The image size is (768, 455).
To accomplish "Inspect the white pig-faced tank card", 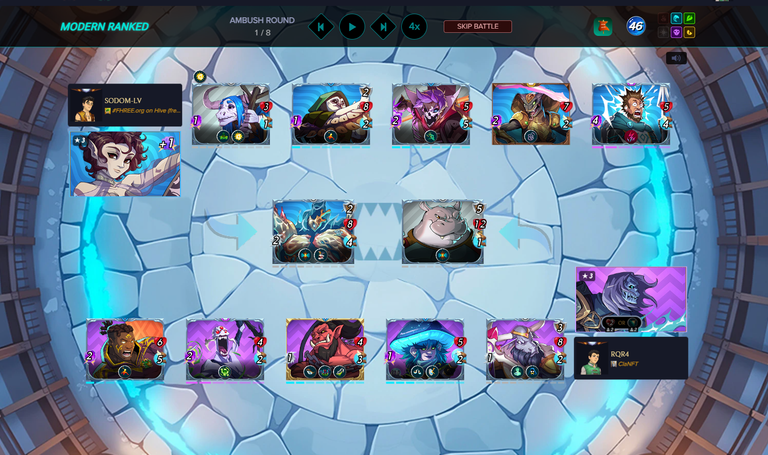I will (442, 232).
